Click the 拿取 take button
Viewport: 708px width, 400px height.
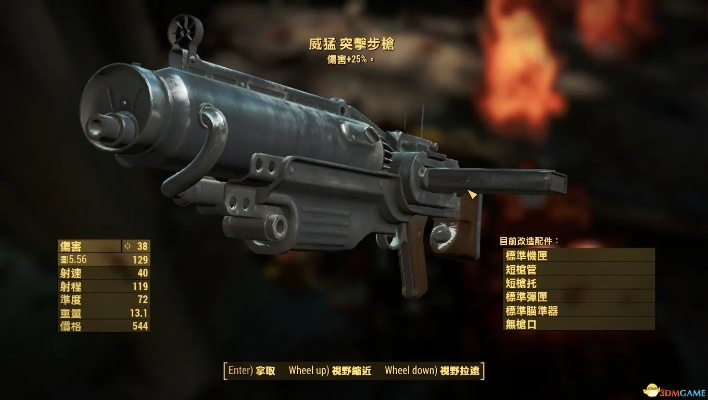coord(254,370)
